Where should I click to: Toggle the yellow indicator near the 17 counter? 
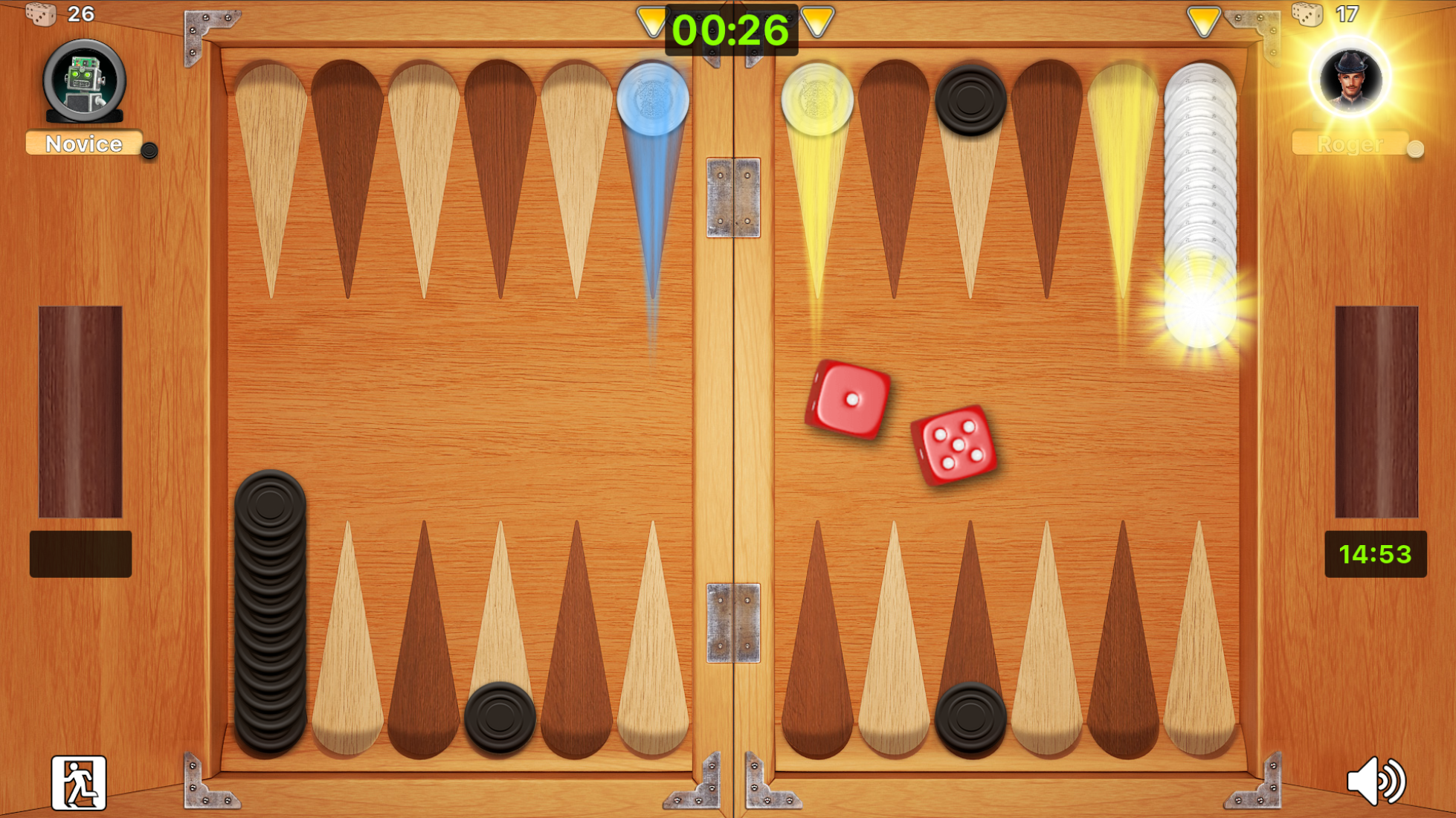click(1204, 21)
